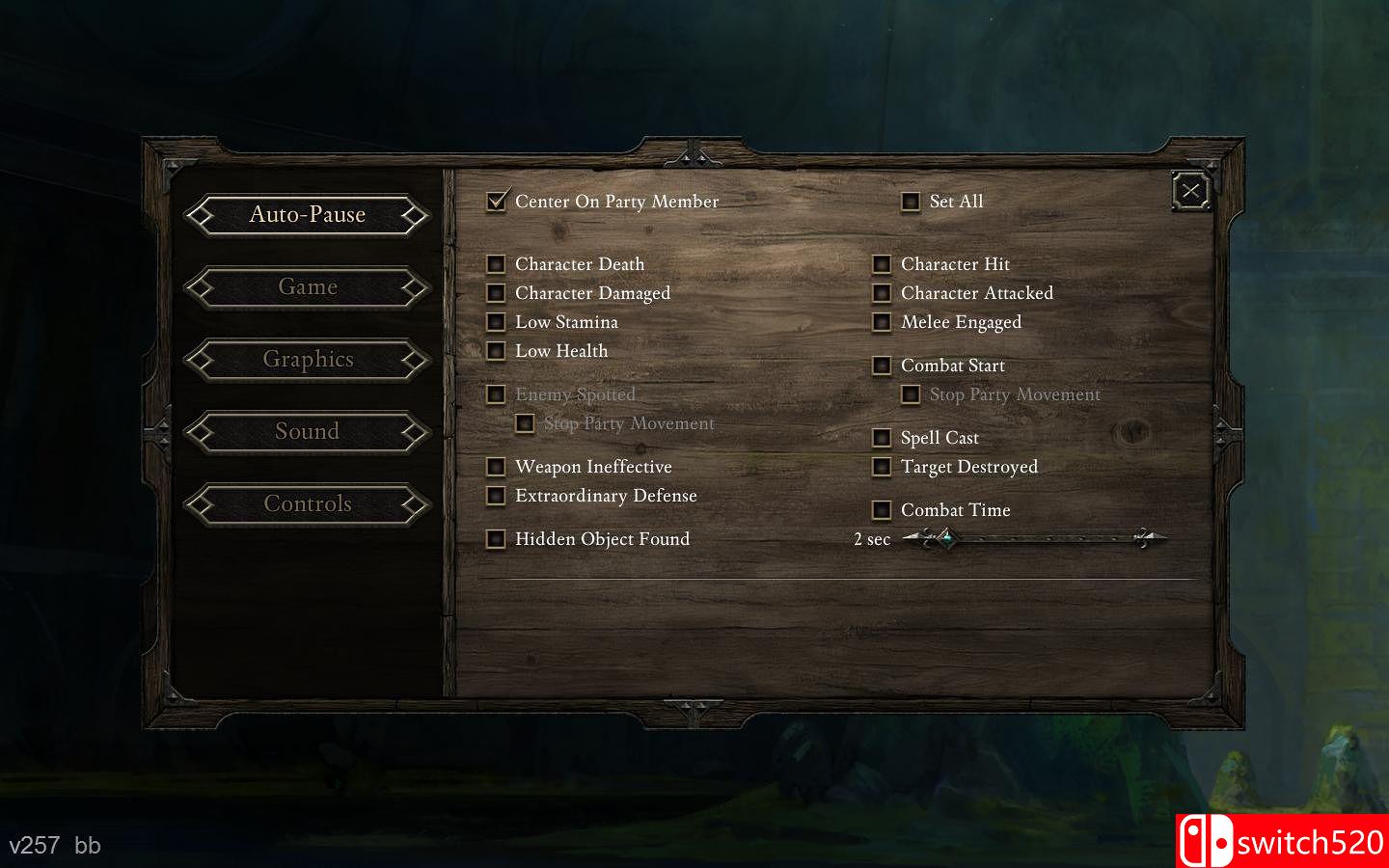The height and width of the screenshot is (868, 1389).
Task: Enable auto-pause on Combat Start
Action: tap(883, 366)
